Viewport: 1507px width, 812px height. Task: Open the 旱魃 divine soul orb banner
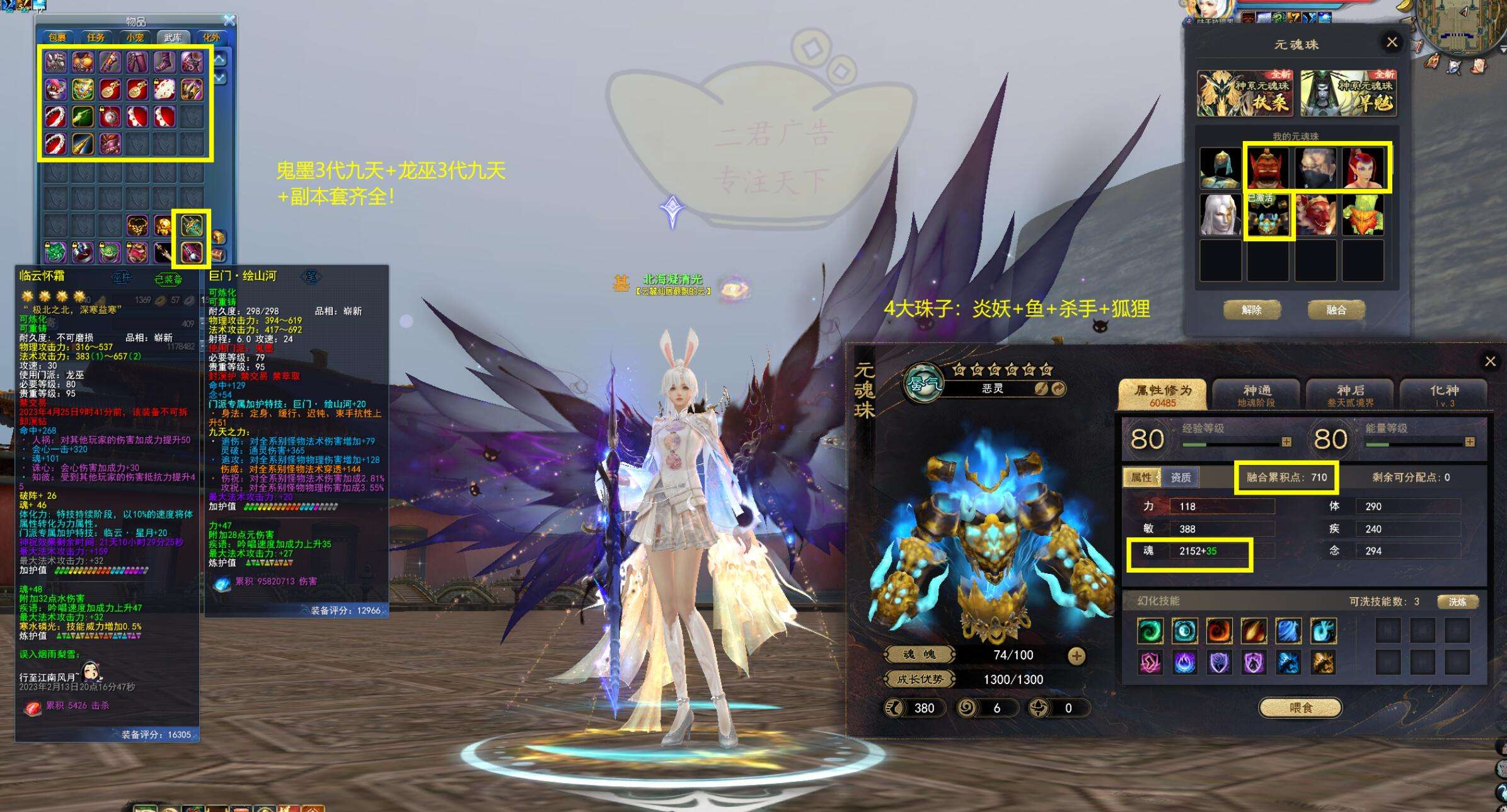[x=1348, y=94]
